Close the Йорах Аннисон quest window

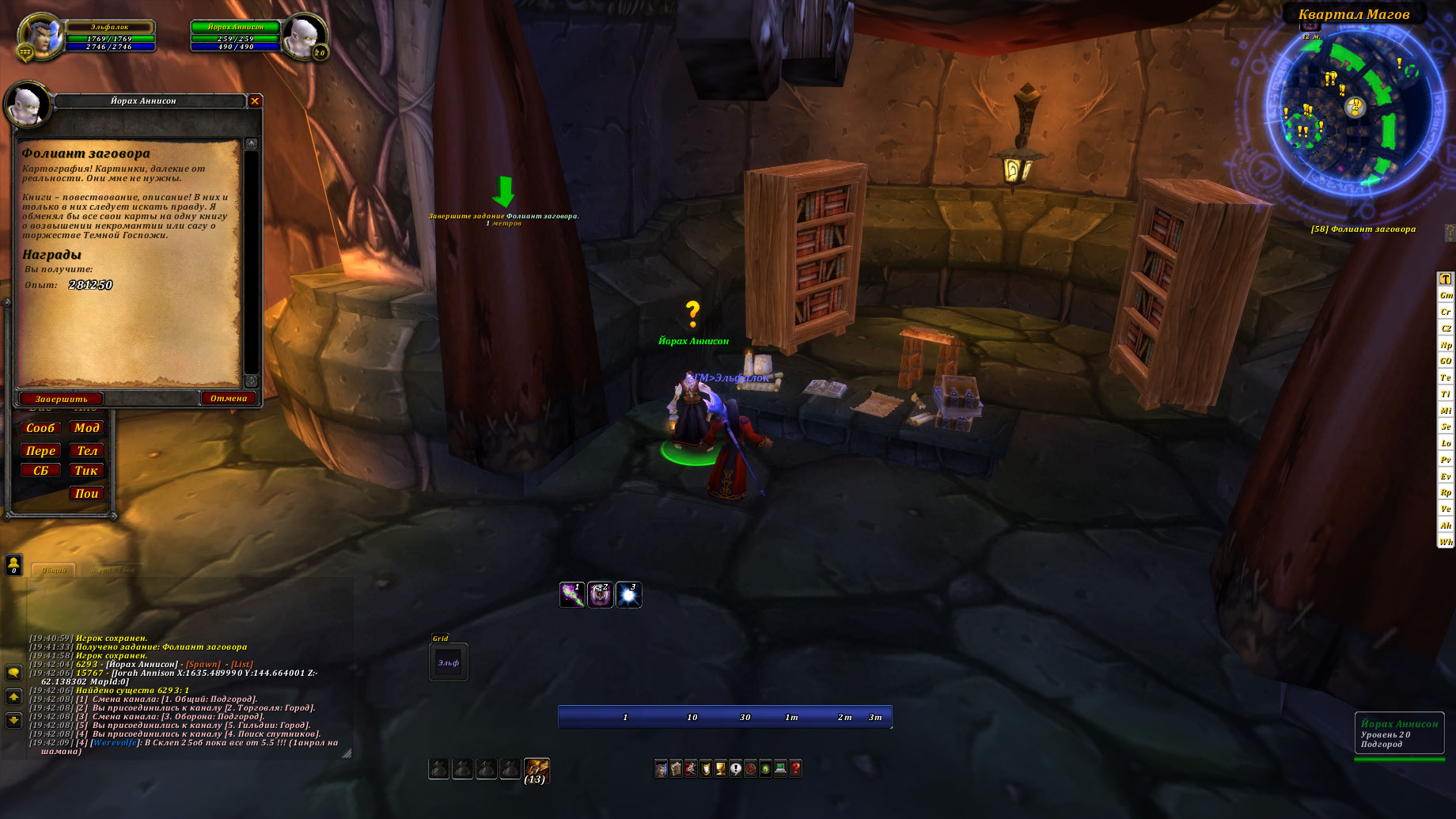[x=255, y=100]
